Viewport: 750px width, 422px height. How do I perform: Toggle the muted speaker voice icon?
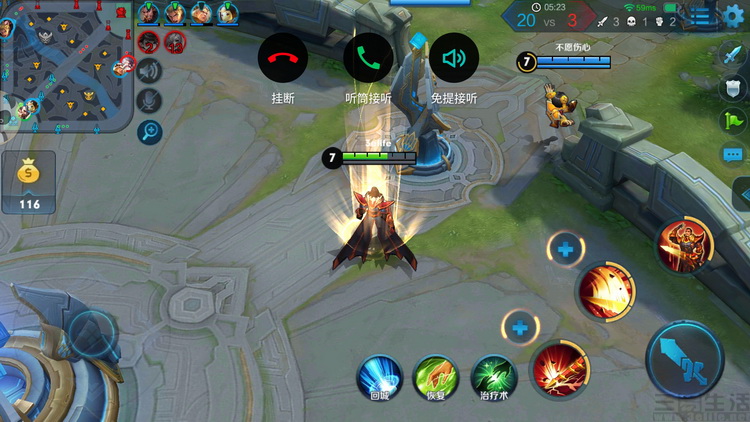point(150,70)
